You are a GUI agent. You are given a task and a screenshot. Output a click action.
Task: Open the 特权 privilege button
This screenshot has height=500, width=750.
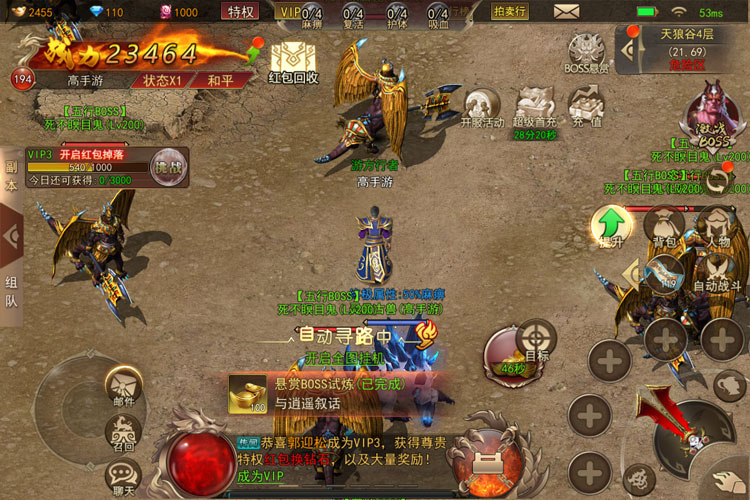[241, 12]
